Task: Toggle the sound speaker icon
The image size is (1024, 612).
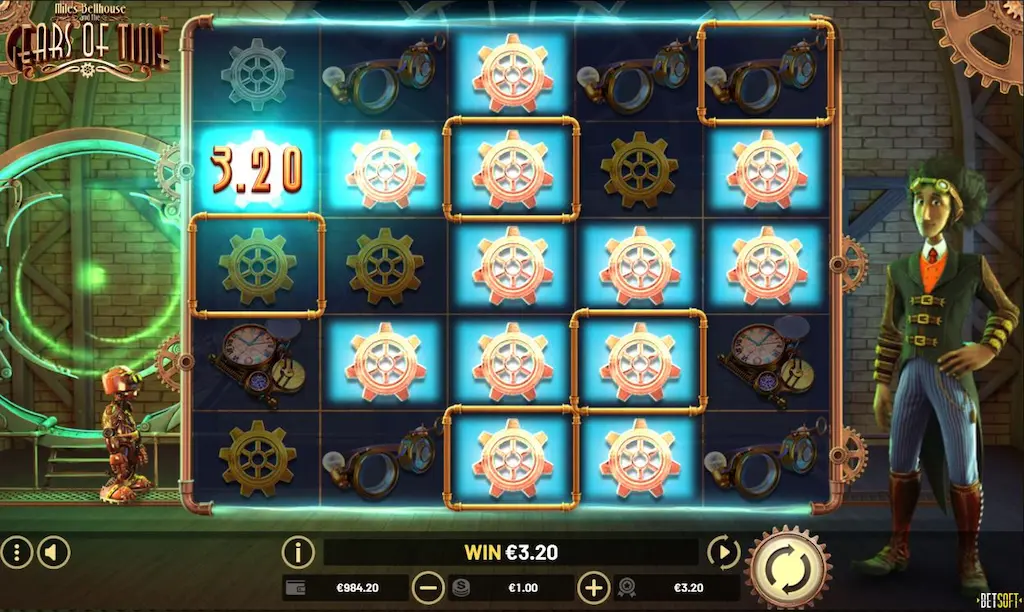Action: [53, 551]
